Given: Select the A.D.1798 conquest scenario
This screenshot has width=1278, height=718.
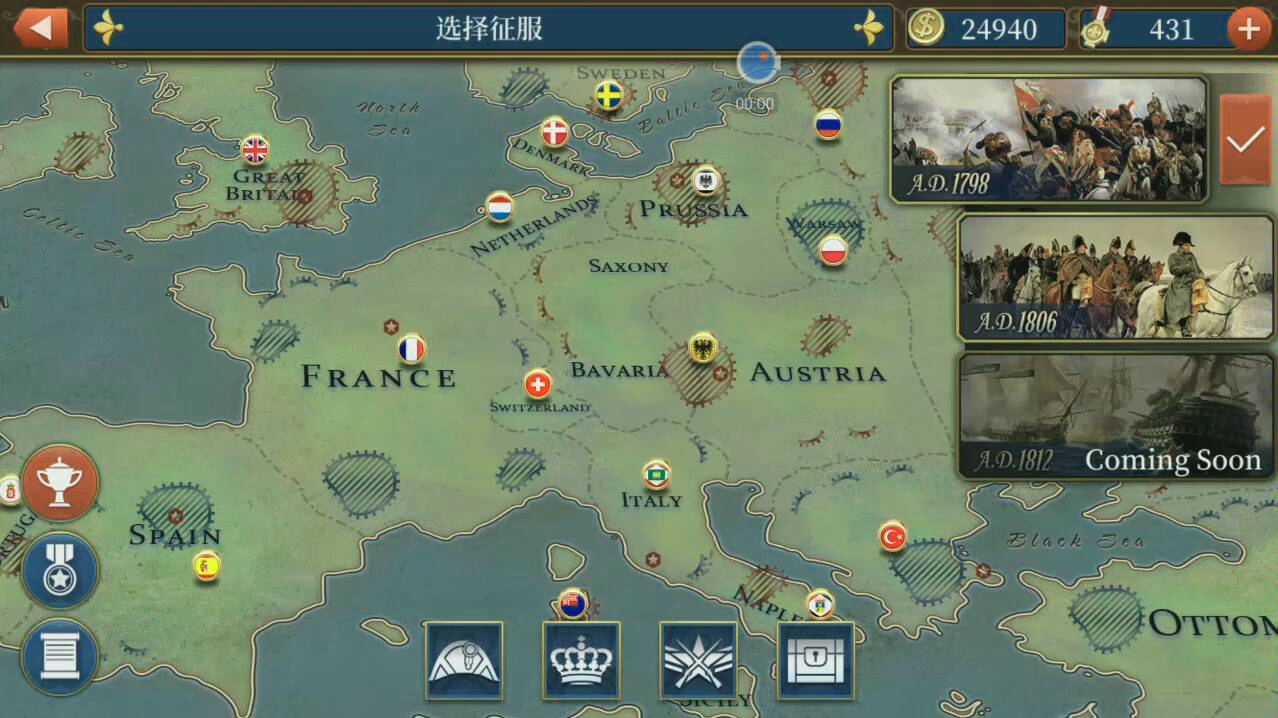Looking at the screenshot, I should tap(1048, 139).
